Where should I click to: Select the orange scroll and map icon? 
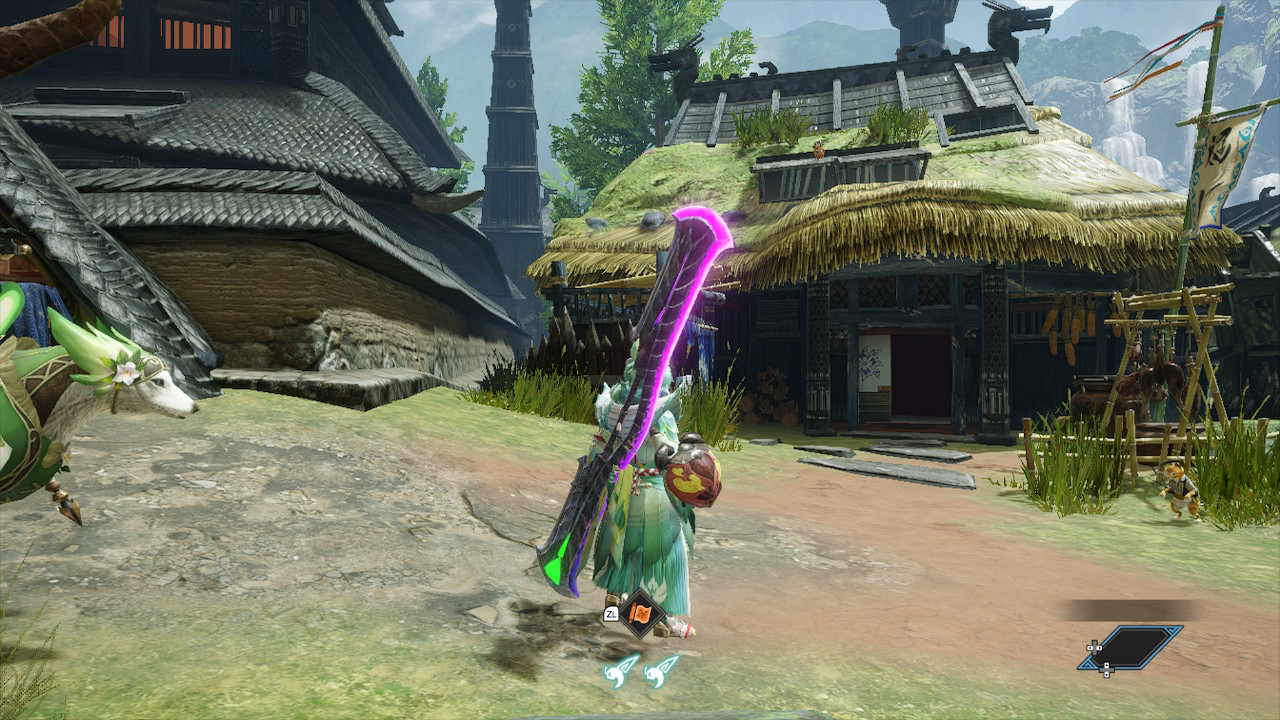click(x=639, y=612)
